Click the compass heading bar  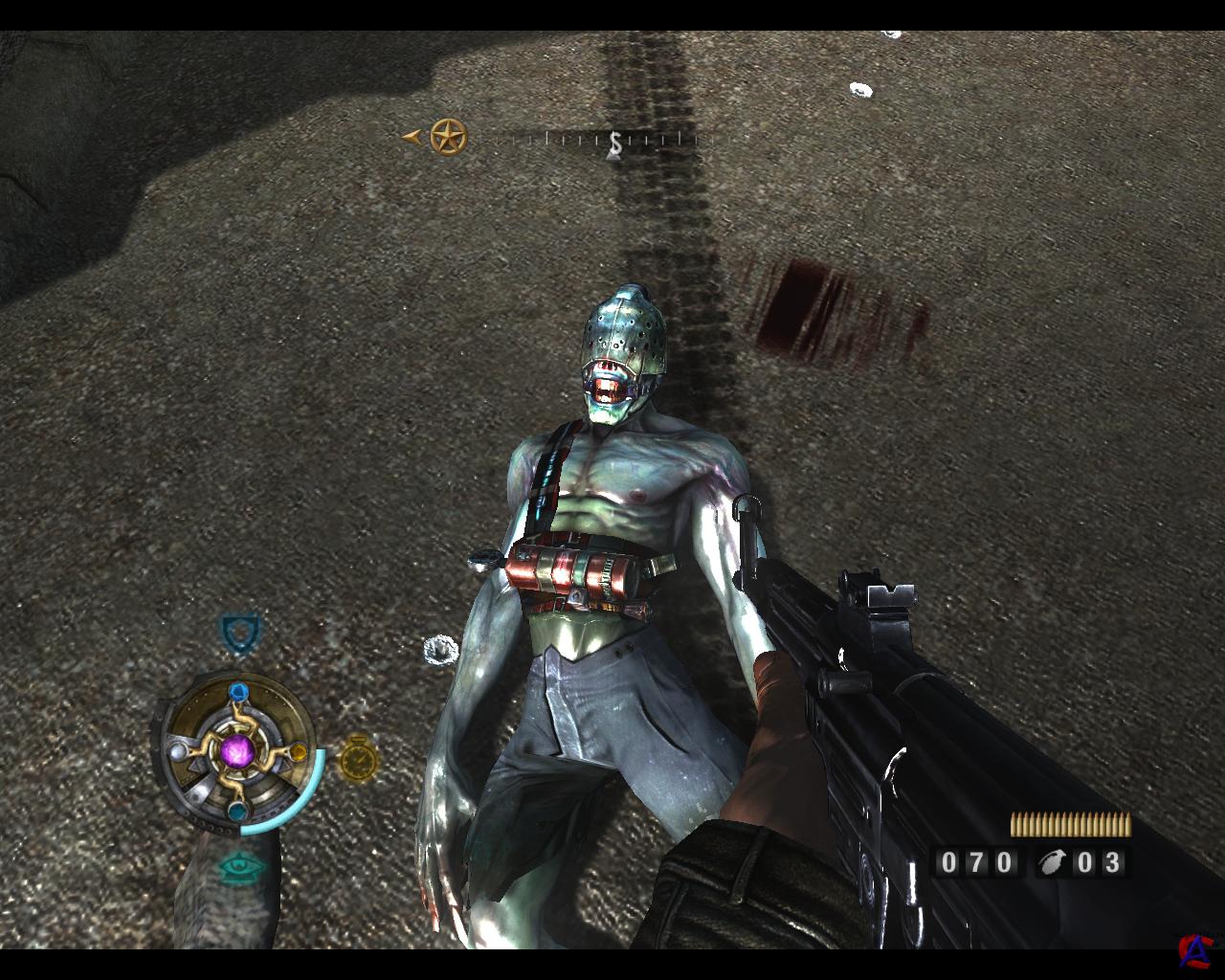(x=612, y=141)
